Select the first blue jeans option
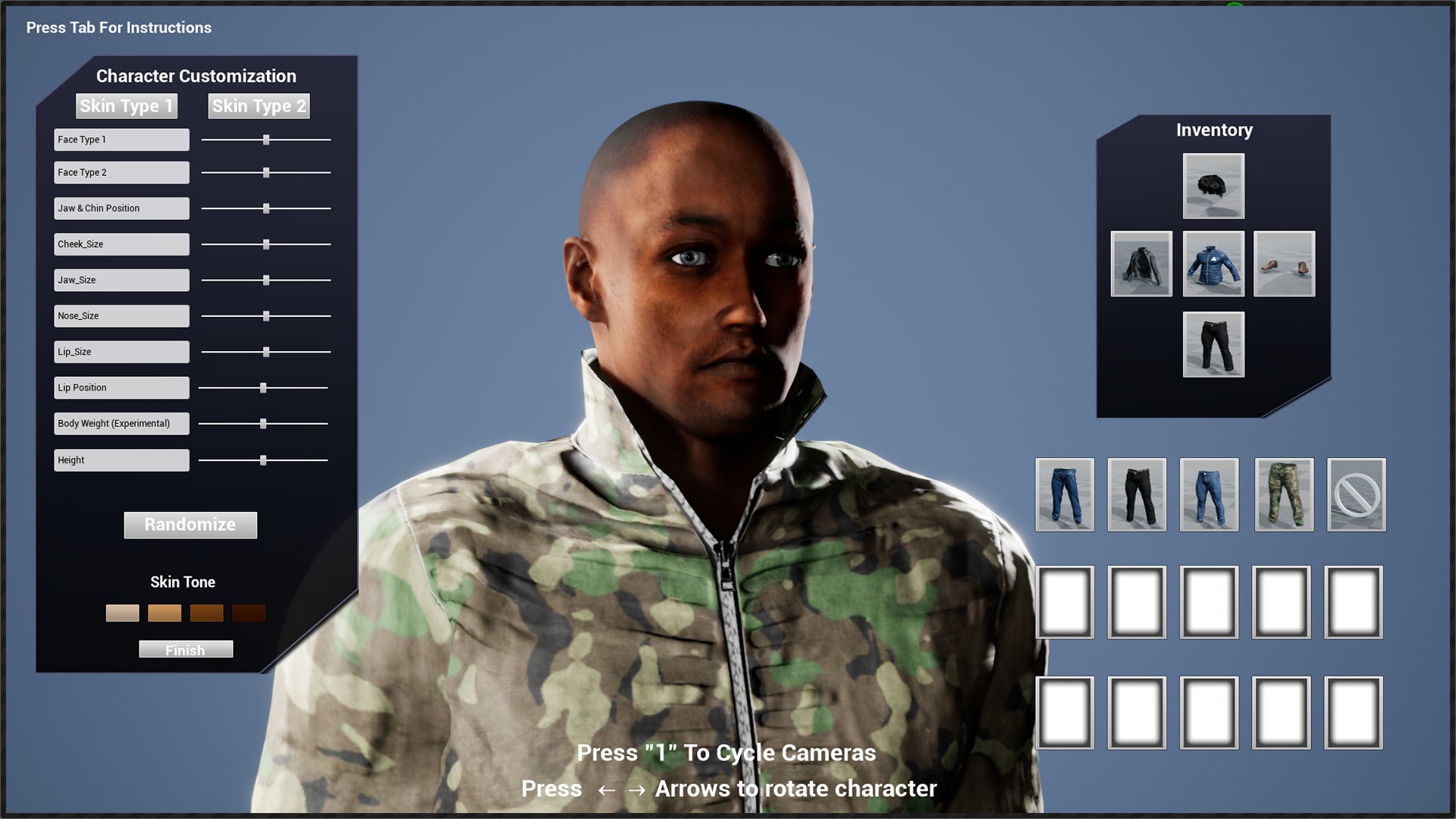Screen dimensions: 1456x819 [1065, 494]
